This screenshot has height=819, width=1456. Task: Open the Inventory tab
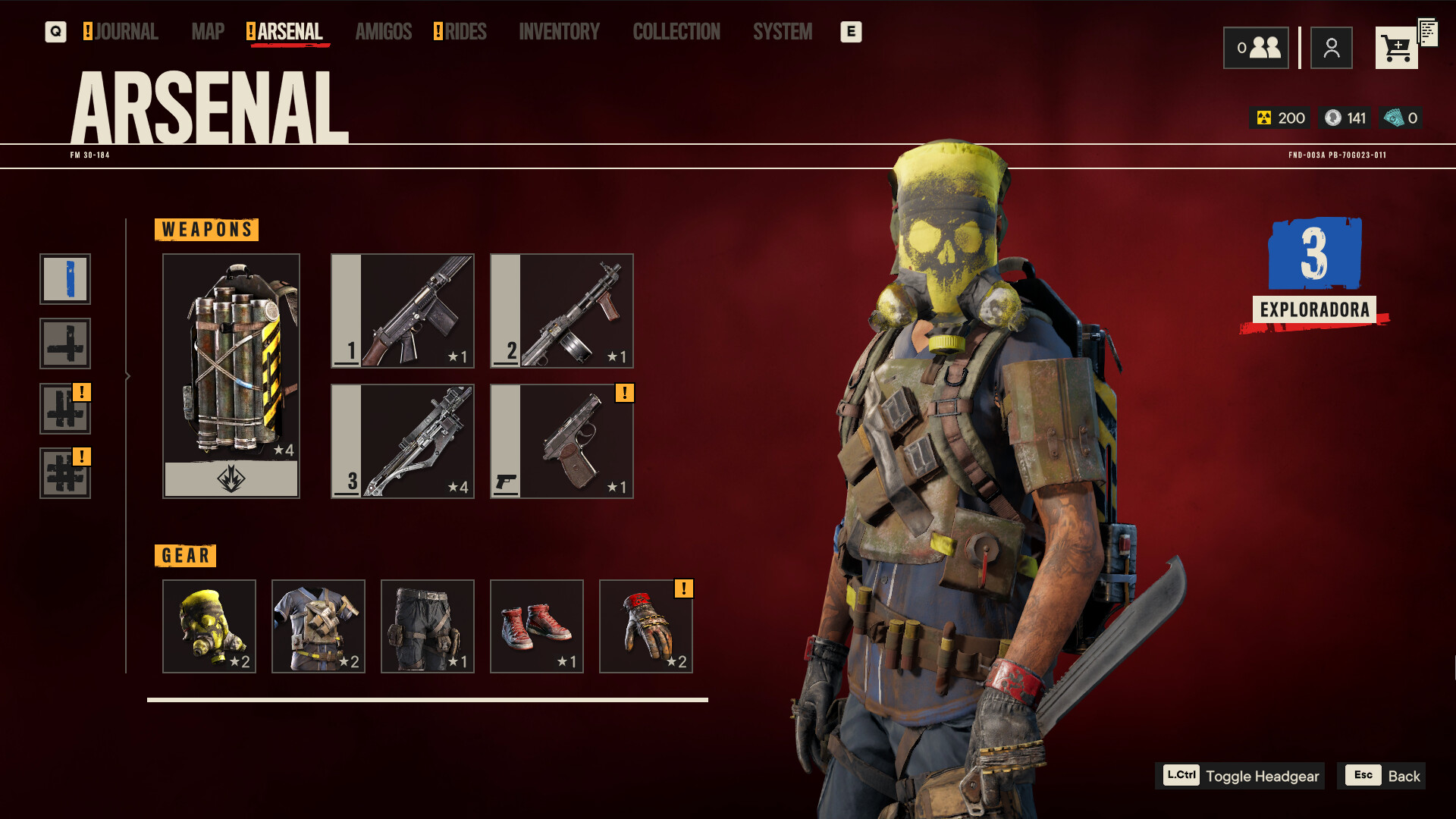559,32
